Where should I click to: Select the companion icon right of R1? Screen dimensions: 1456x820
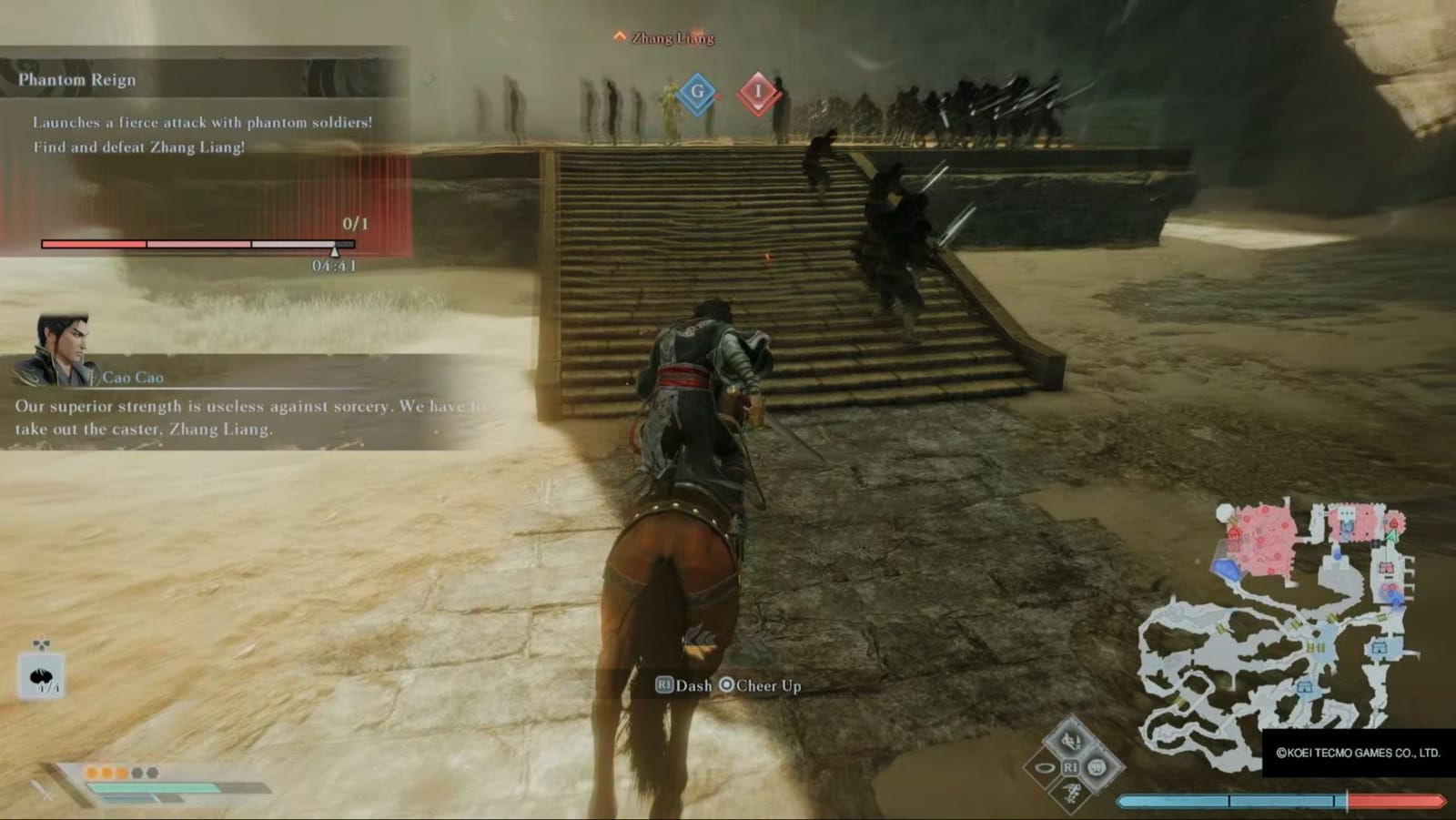1097,766
